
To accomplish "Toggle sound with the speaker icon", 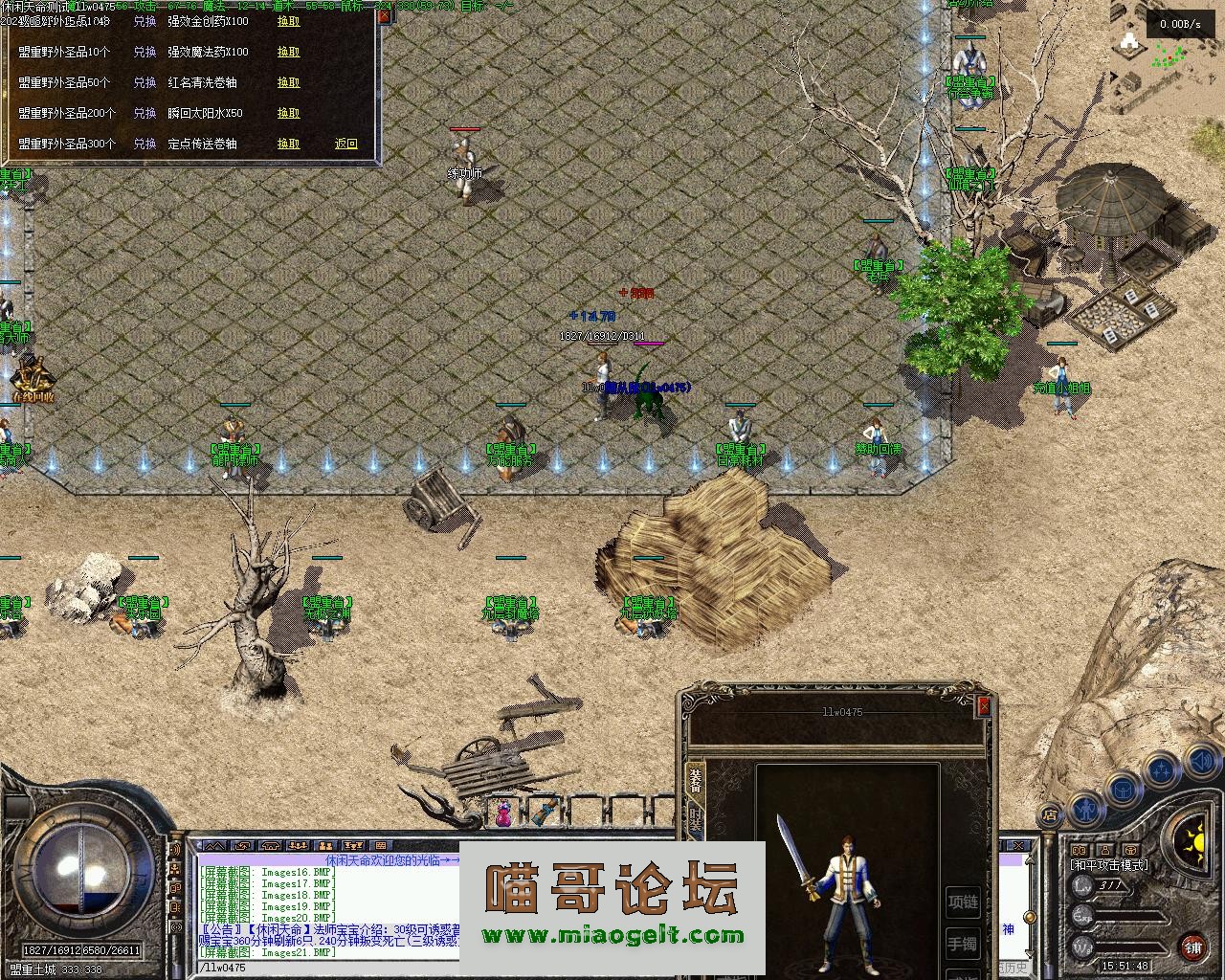I will (x=1200, y=762).
